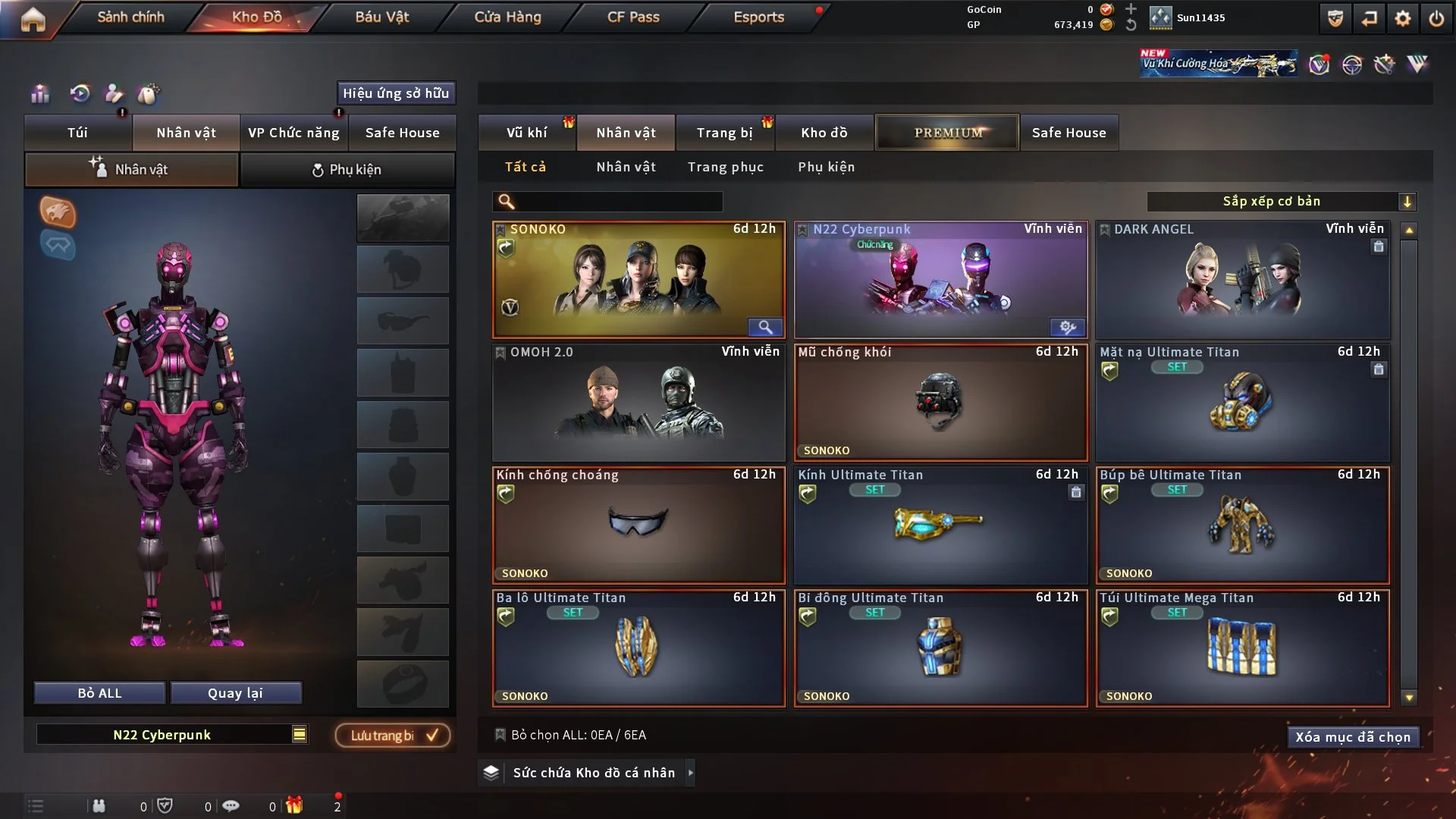Click the power/exit icon at top right
This screenshot has height=819, width=1456.
pyautogui.click(x=1436, y=18)
